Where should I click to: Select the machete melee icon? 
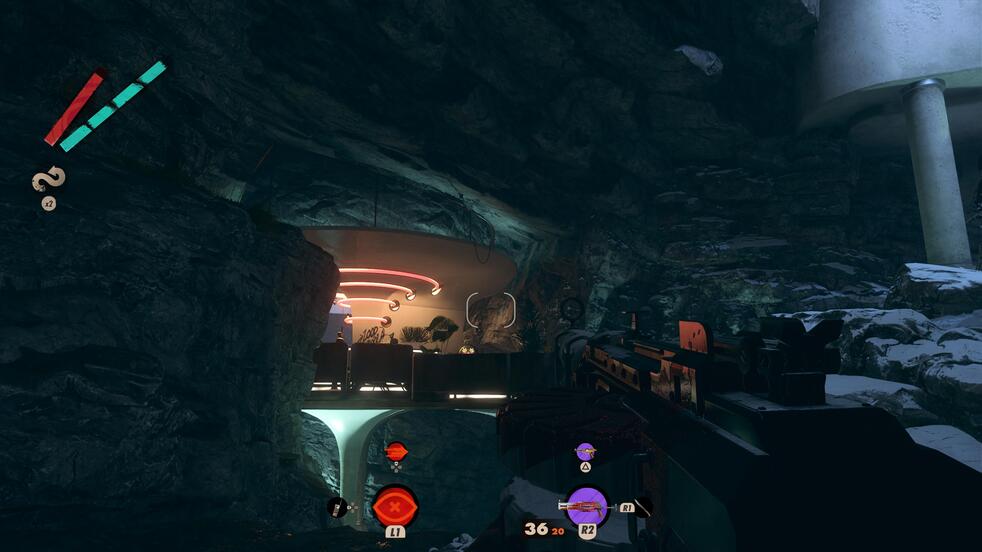[643, 506]
